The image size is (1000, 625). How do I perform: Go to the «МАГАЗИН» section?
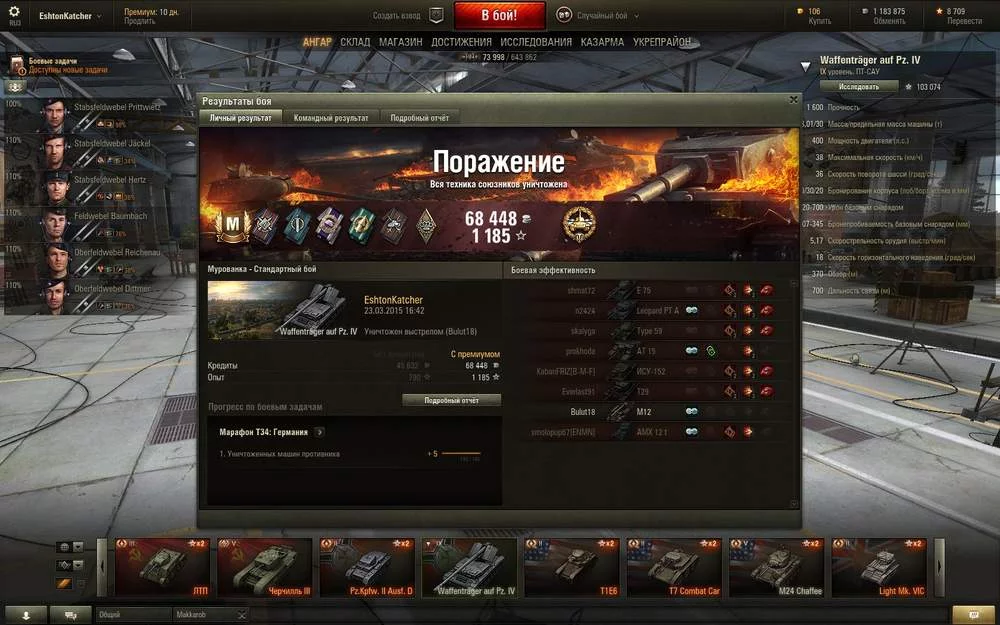[x=400, y=42]
